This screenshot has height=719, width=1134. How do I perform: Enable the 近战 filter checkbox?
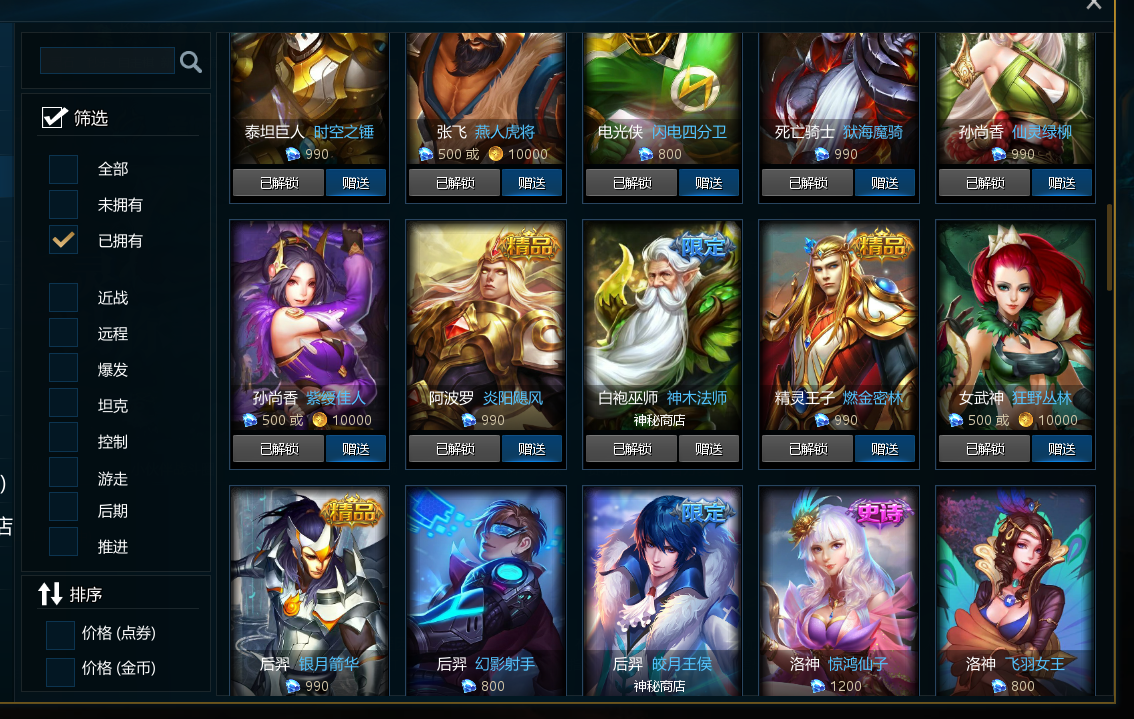[64, 298]
